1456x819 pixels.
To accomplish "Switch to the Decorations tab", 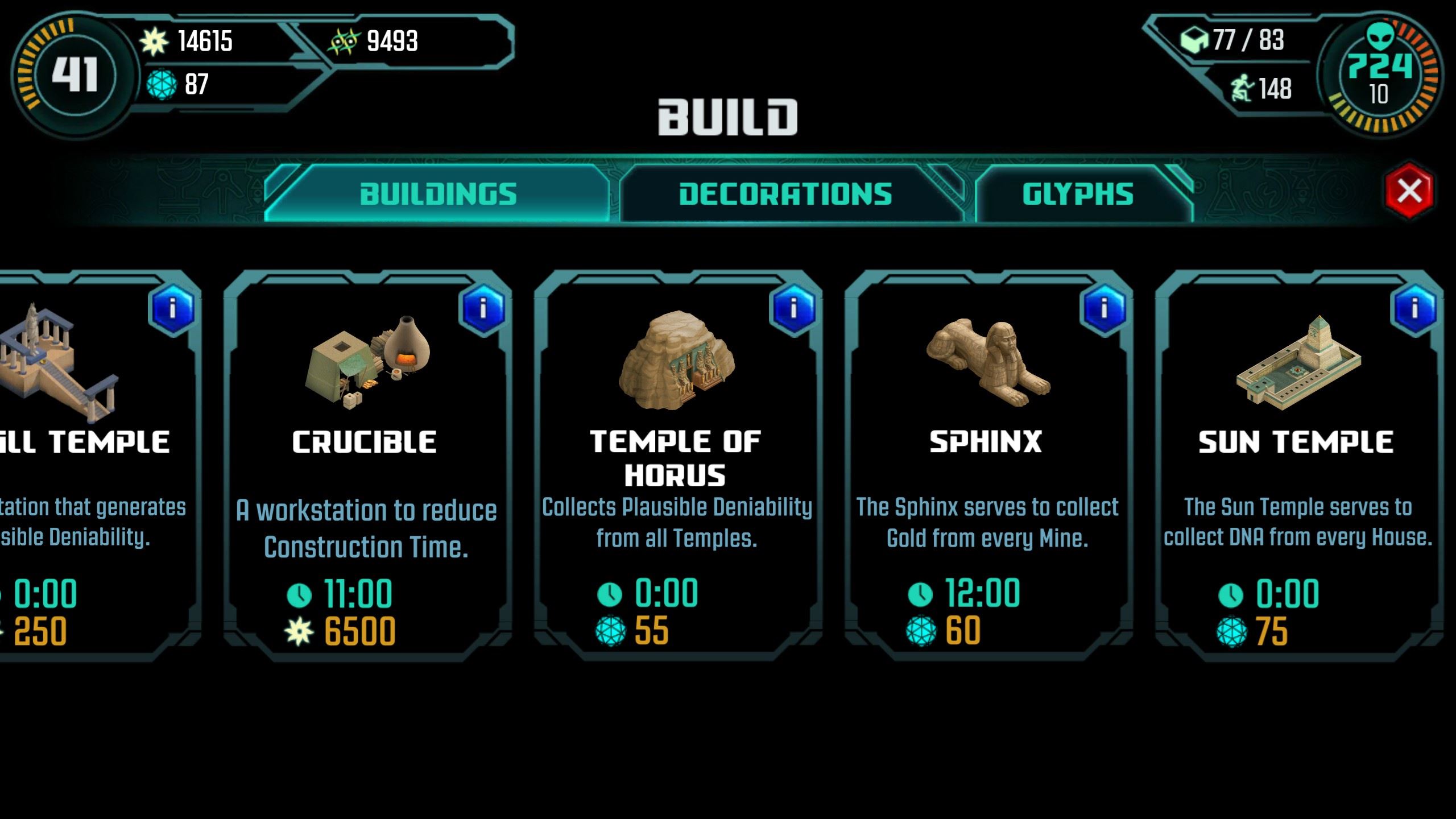I will (x=785, y=193).
